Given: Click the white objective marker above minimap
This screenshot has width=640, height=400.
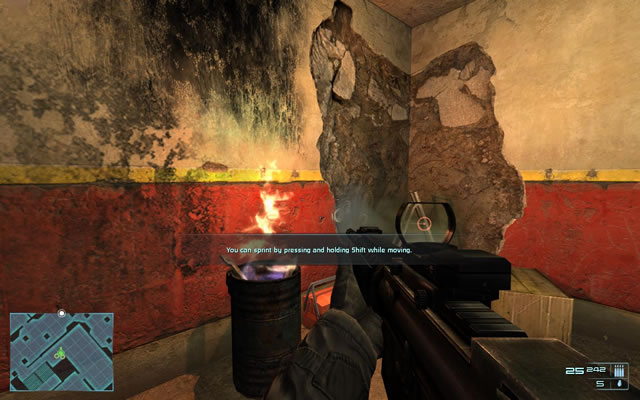Looking at the screenshot, I should click(62, 314).
